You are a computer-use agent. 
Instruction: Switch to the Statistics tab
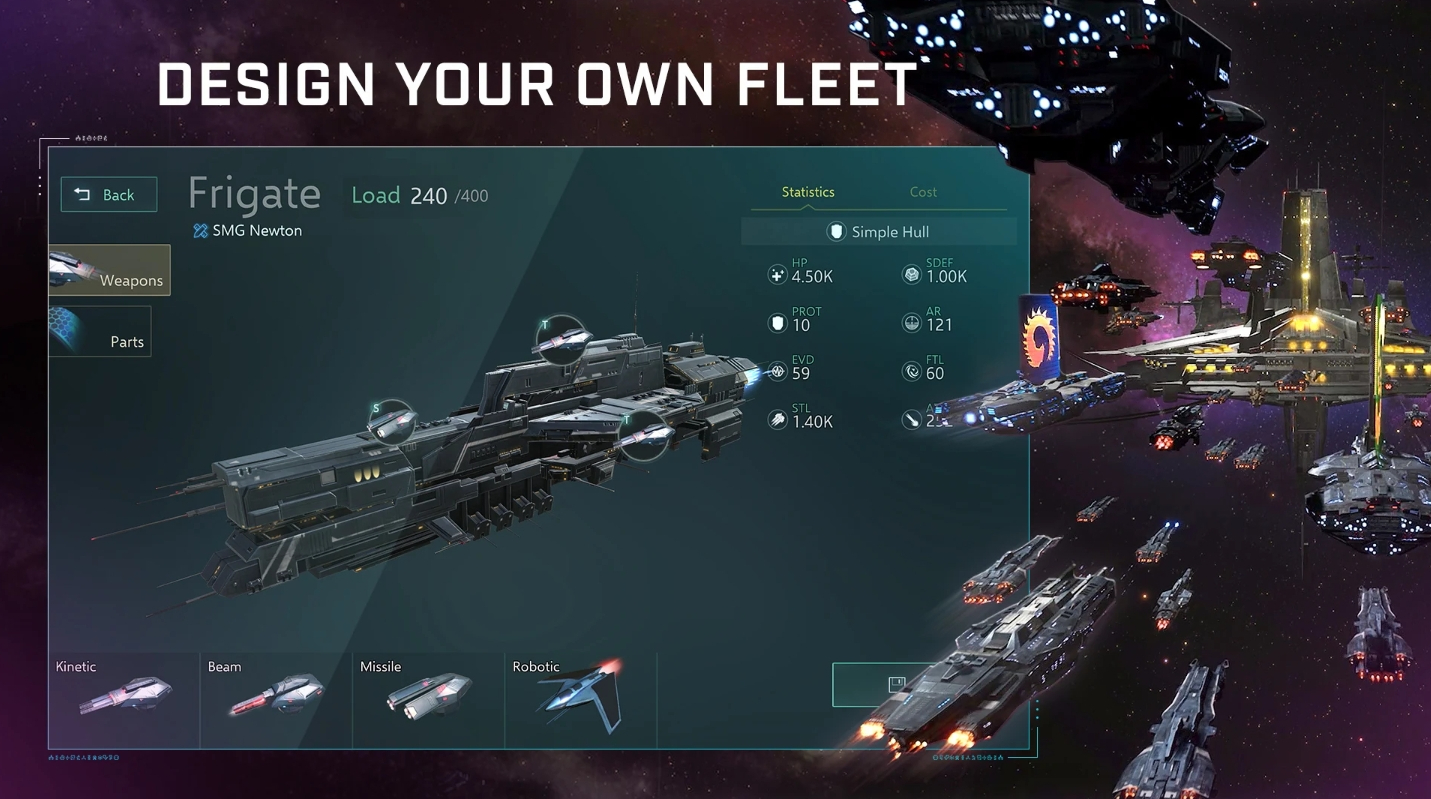[808, 192]
